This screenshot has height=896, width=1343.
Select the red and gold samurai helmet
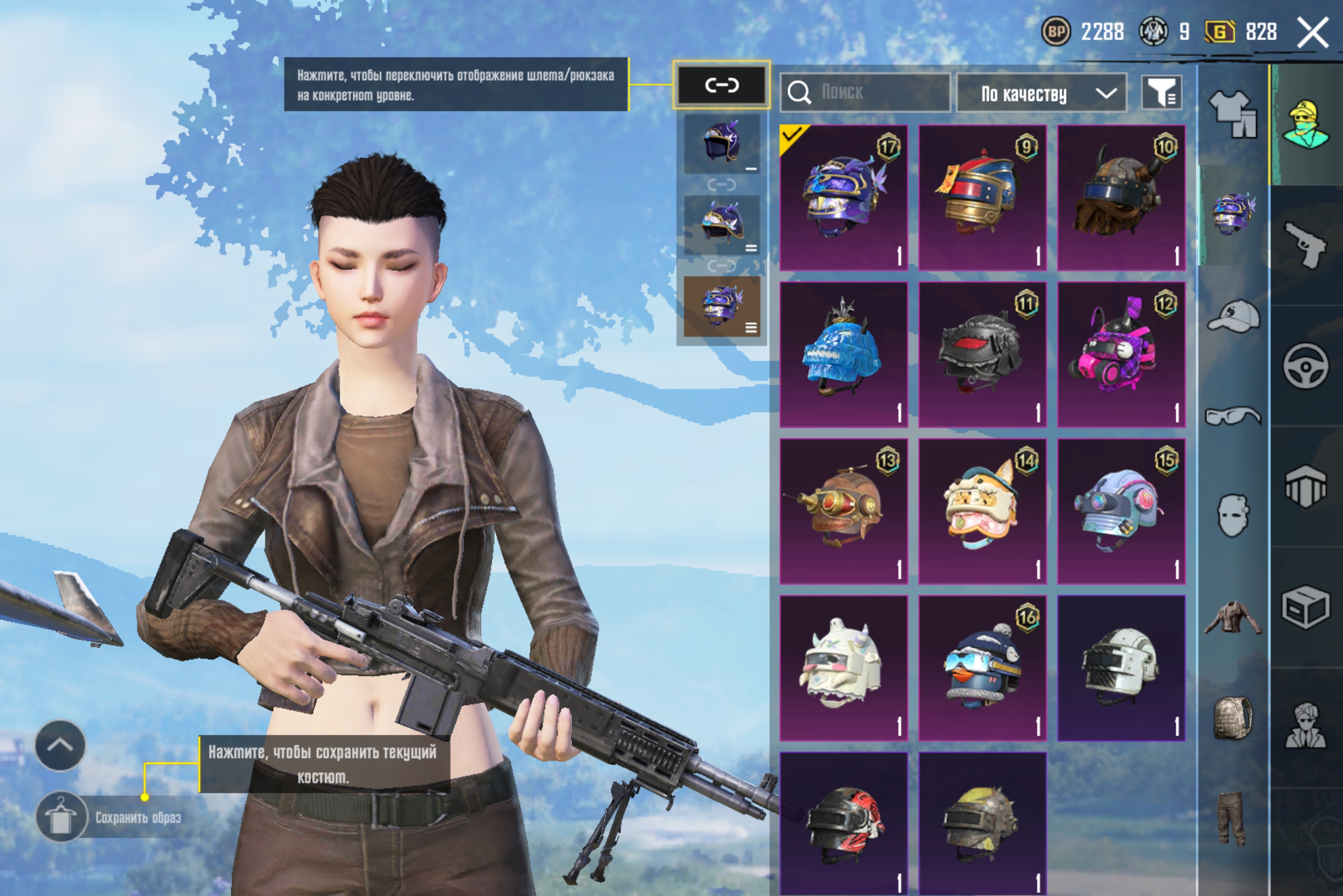click(982, 197)
